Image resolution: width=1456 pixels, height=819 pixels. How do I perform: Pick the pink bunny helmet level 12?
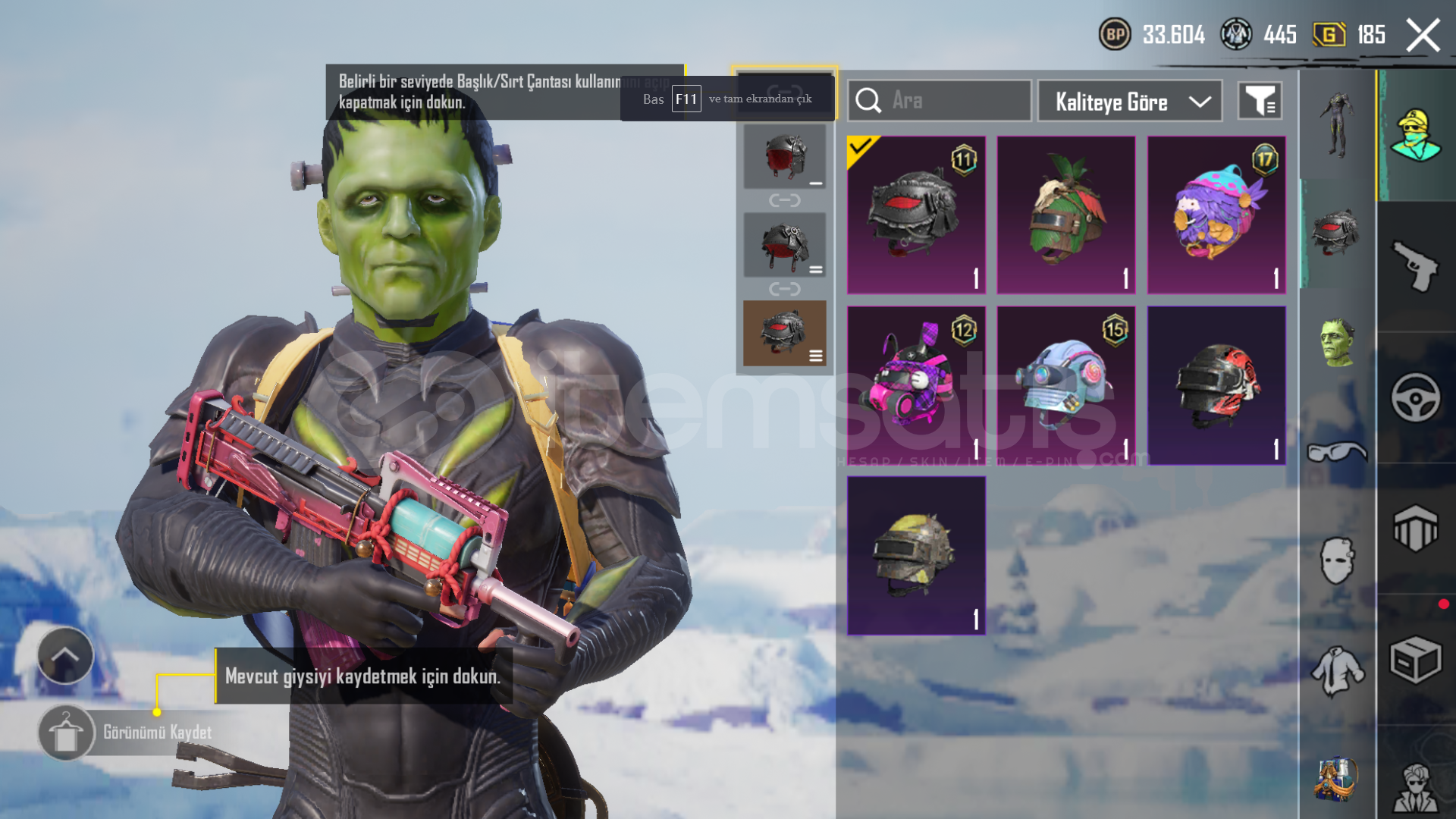[916, 385]
